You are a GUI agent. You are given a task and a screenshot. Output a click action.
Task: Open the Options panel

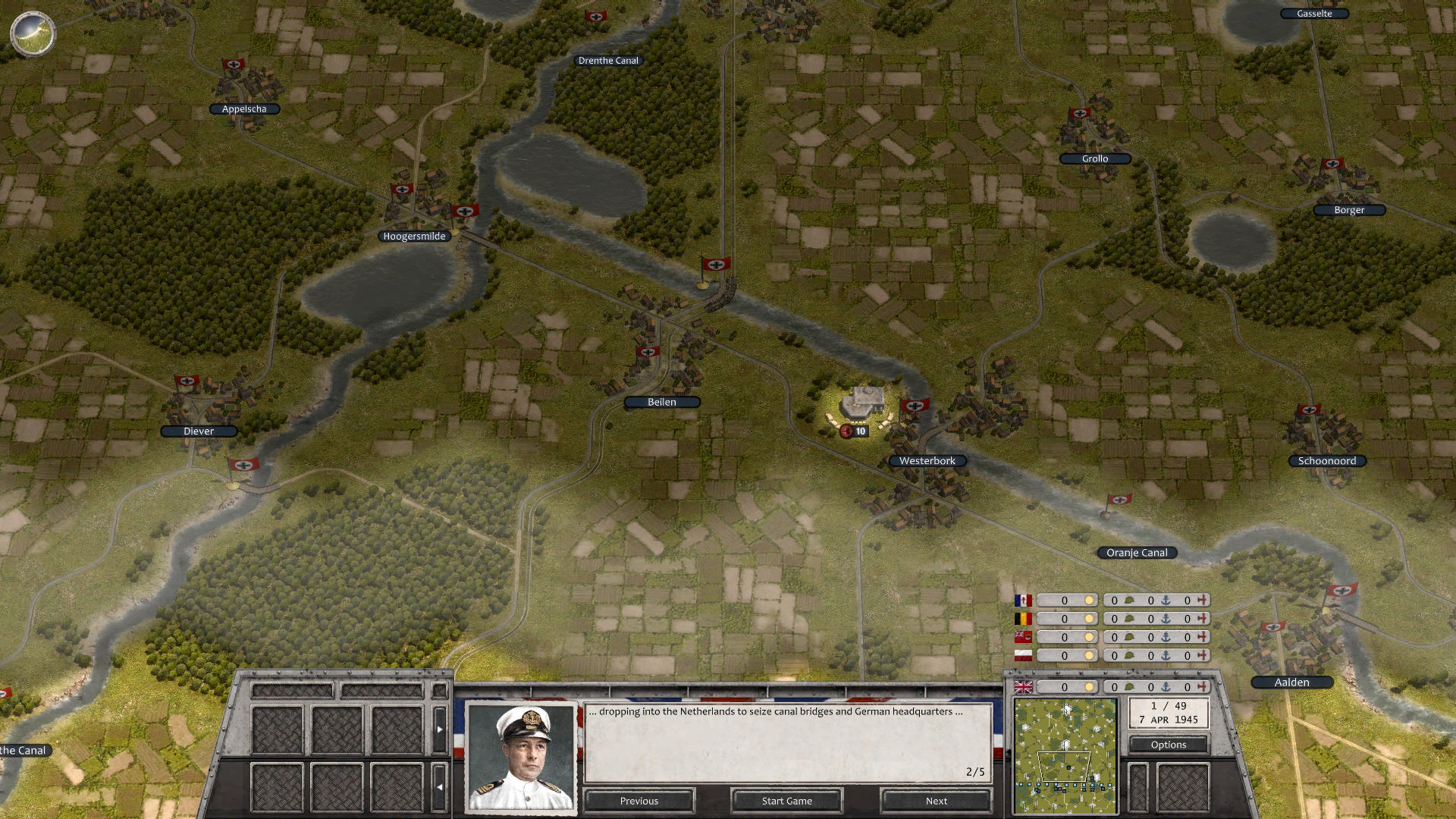(1168, 745)
